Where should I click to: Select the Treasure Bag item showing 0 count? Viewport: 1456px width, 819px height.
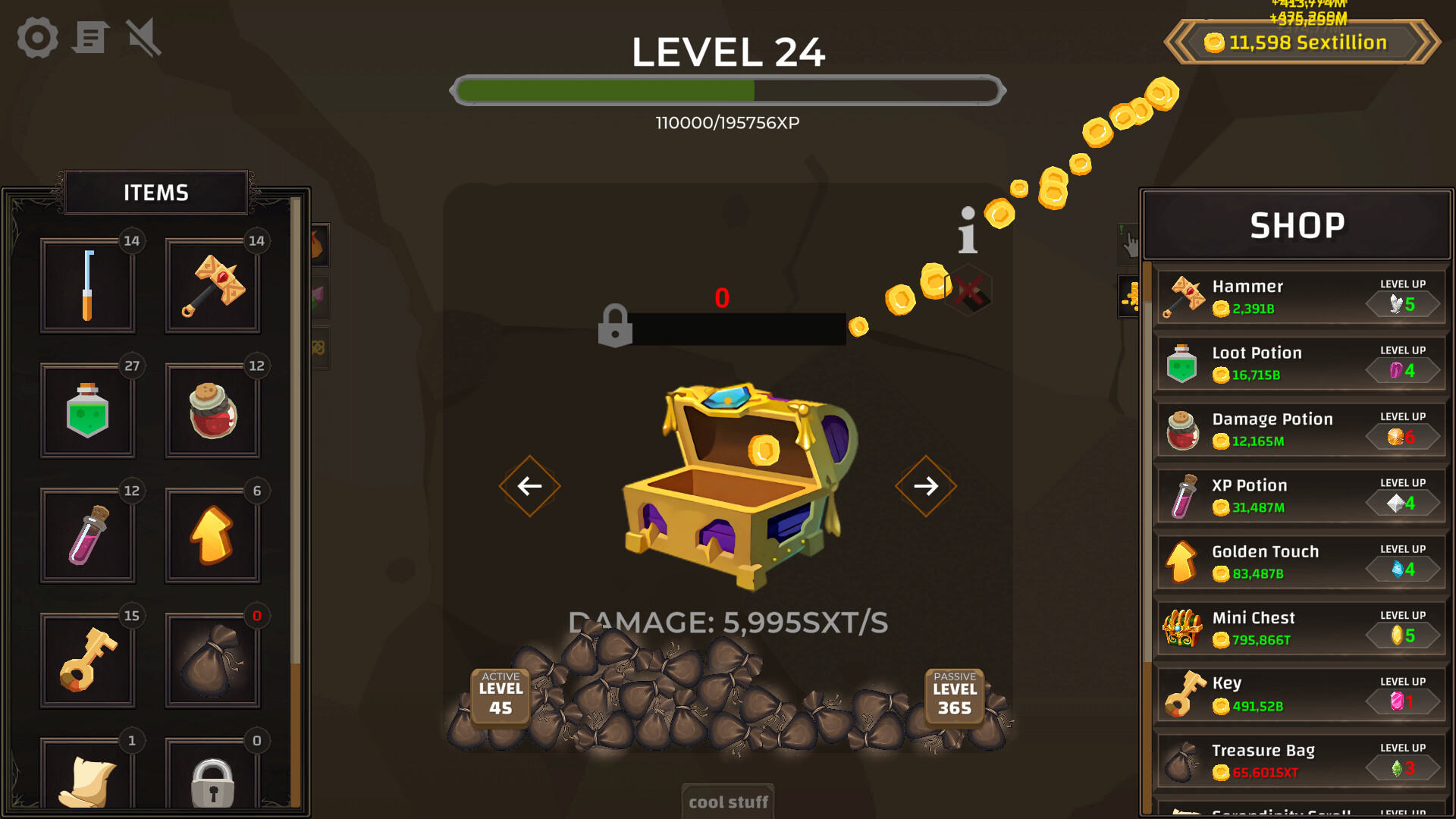point(212,659)
